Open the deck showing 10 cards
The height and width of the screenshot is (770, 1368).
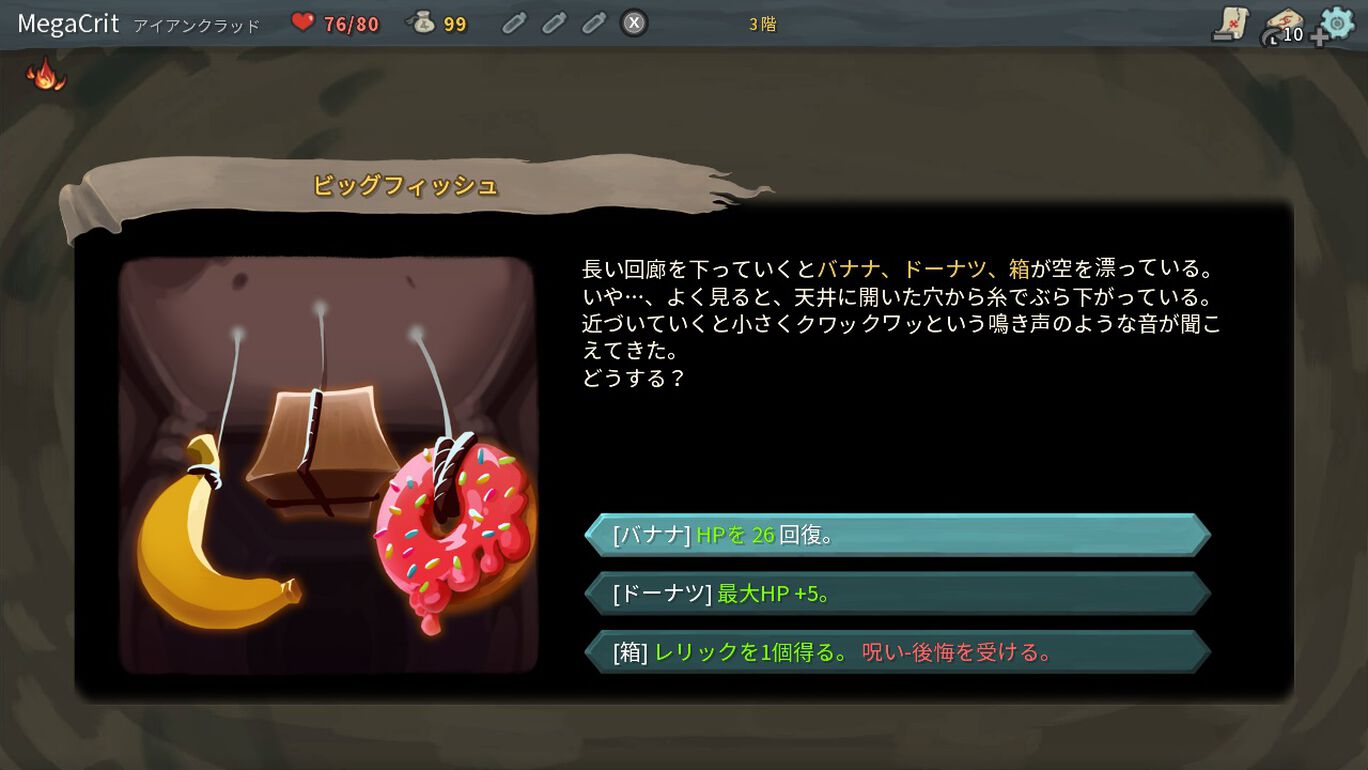(x=1283, y=27)
